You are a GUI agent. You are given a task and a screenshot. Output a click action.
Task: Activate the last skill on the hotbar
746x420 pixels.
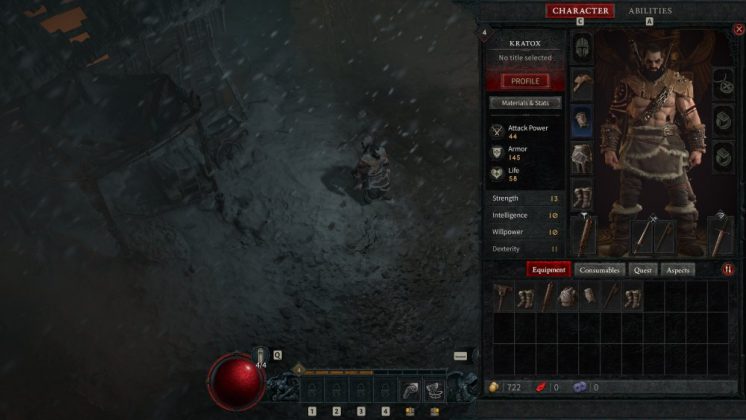tap(433, 388)
